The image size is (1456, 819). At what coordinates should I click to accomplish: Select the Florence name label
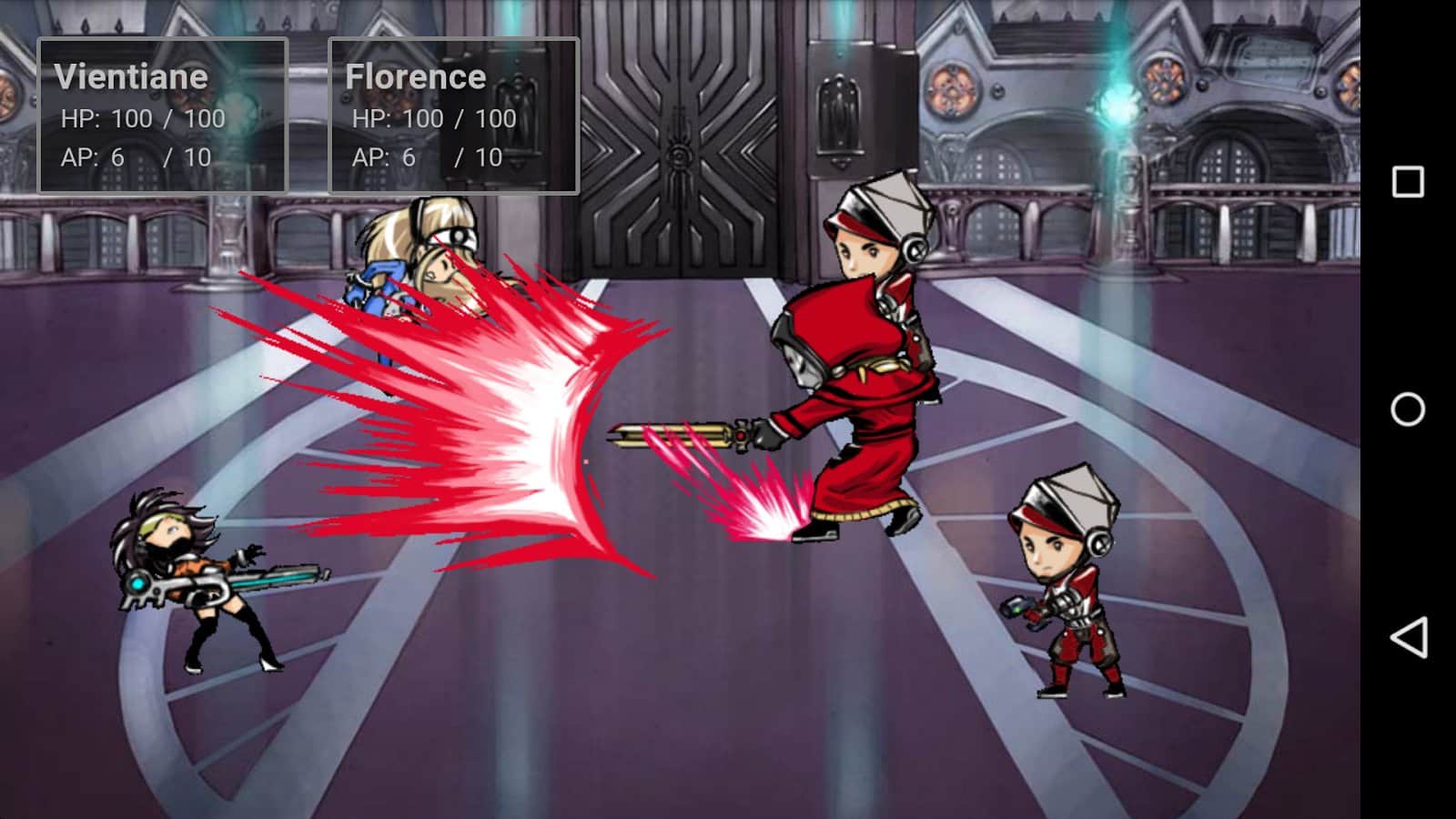(x=414, y=76)
